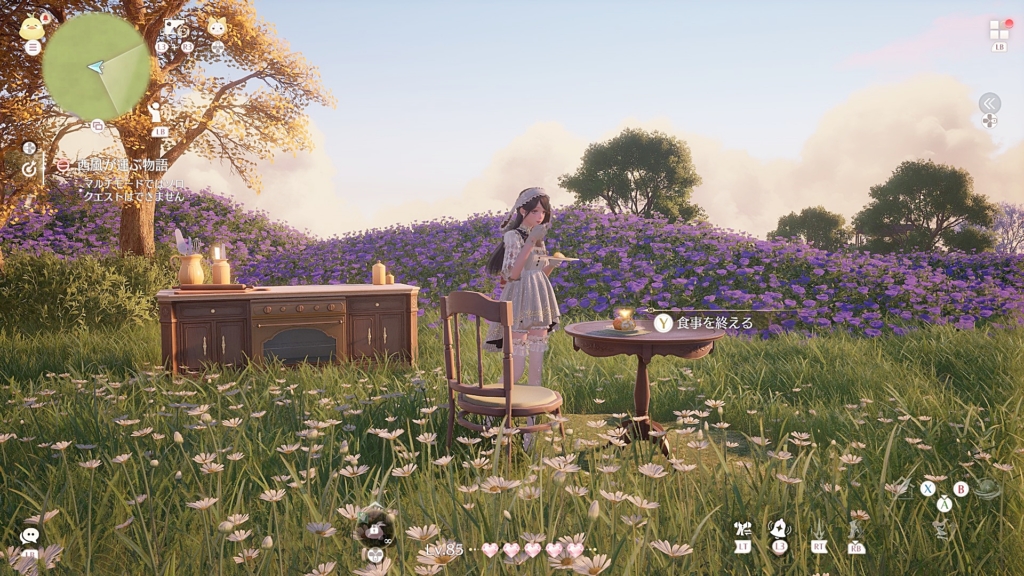1024x576 pixels.
Task: Open the photo camera mode icon
Action: point(174,27)
